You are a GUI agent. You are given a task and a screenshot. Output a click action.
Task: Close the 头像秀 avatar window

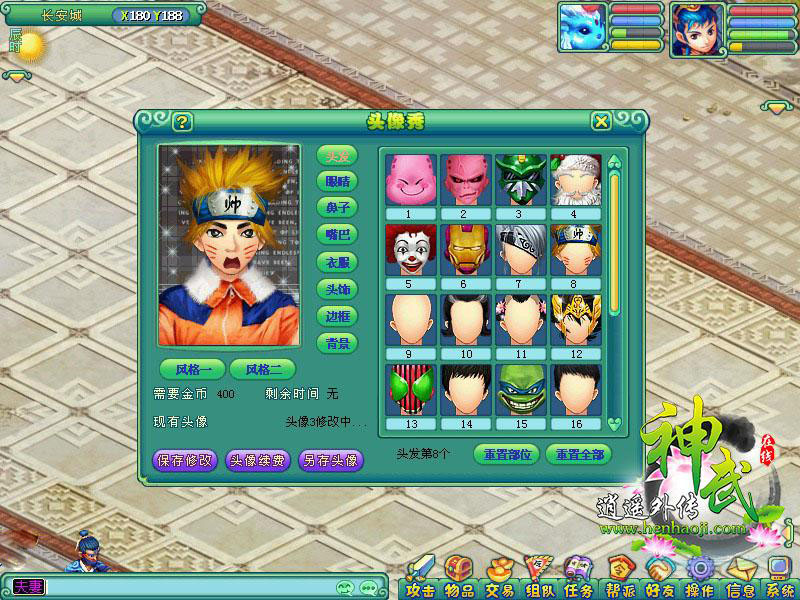click(601, 122)
